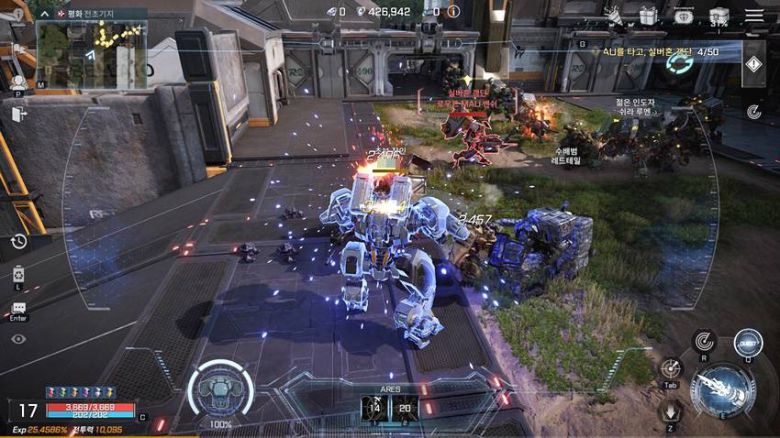
Task: Open the gift box rewards icon
Action: [648, 15]
